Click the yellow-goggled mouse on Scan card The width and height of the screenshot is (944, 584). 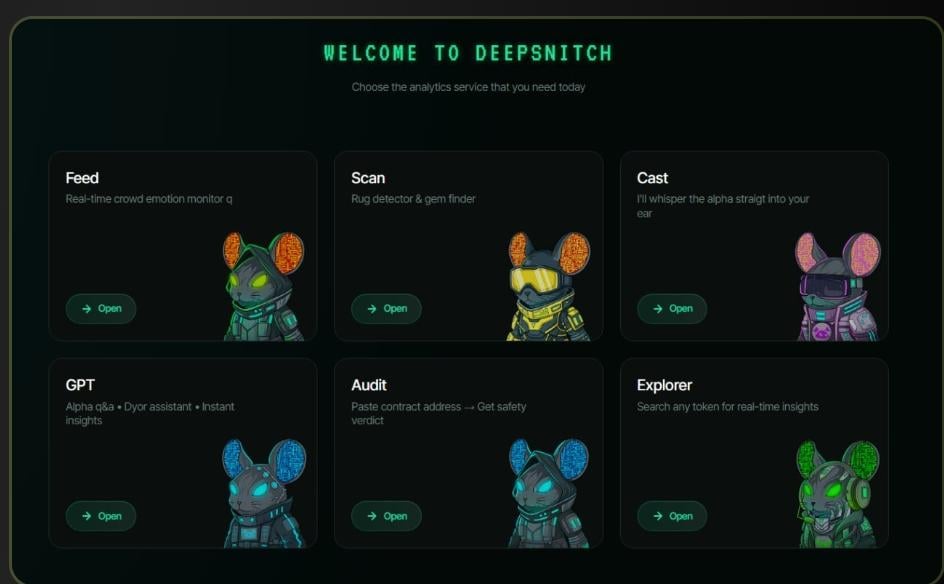tap(547, 287)
